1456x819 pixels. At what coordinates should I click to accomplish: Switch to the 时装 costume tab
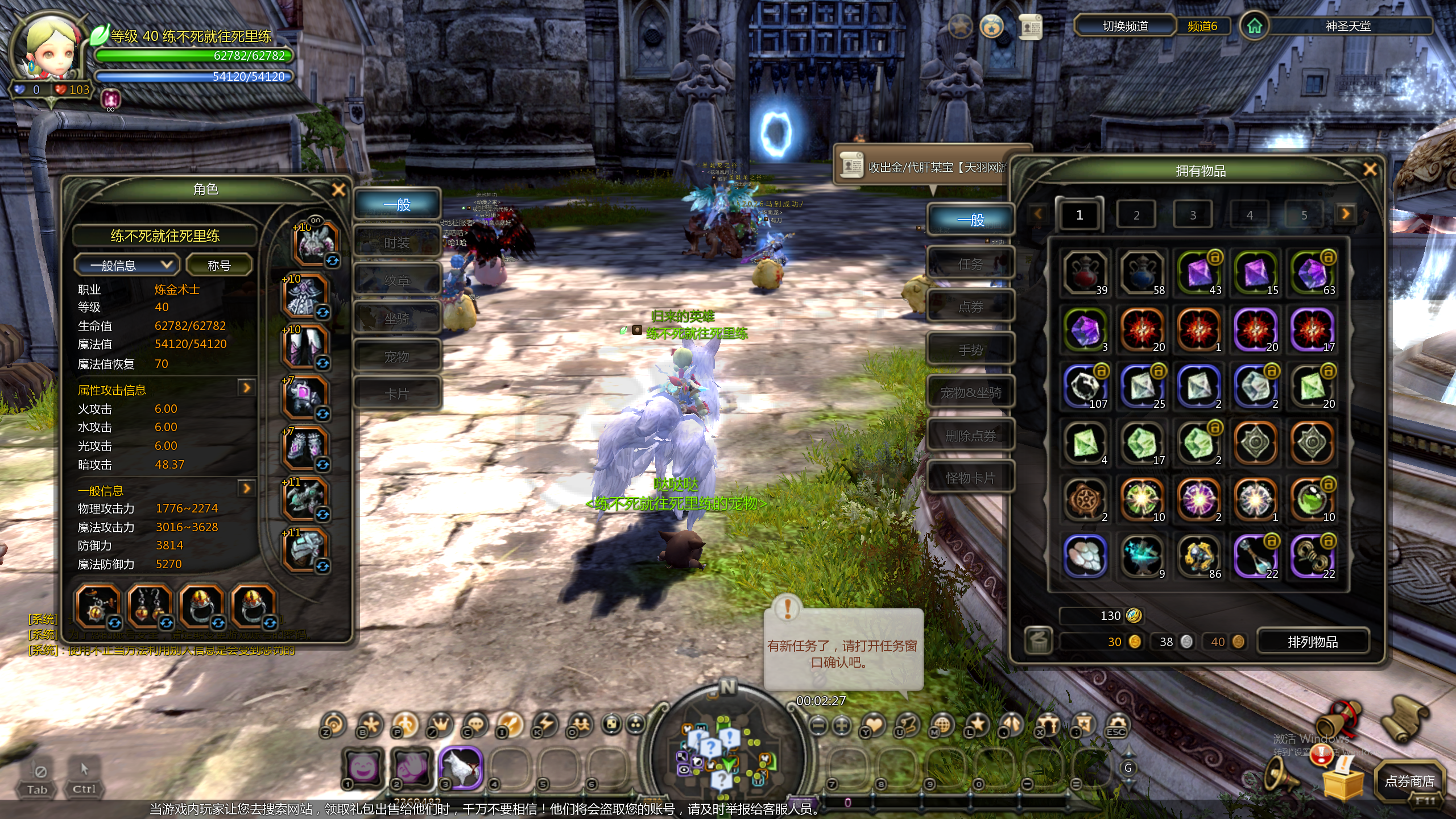(397, 243)
